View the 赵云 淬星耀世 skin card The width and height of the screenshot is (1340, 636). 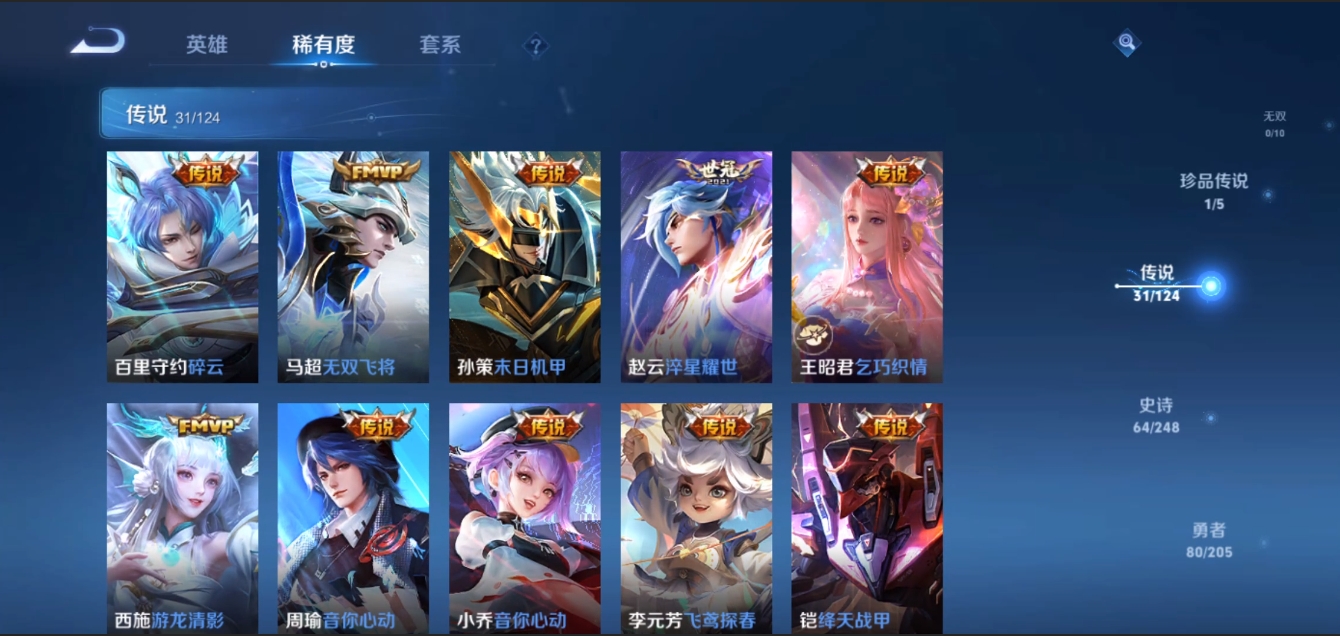click(696, 267)
